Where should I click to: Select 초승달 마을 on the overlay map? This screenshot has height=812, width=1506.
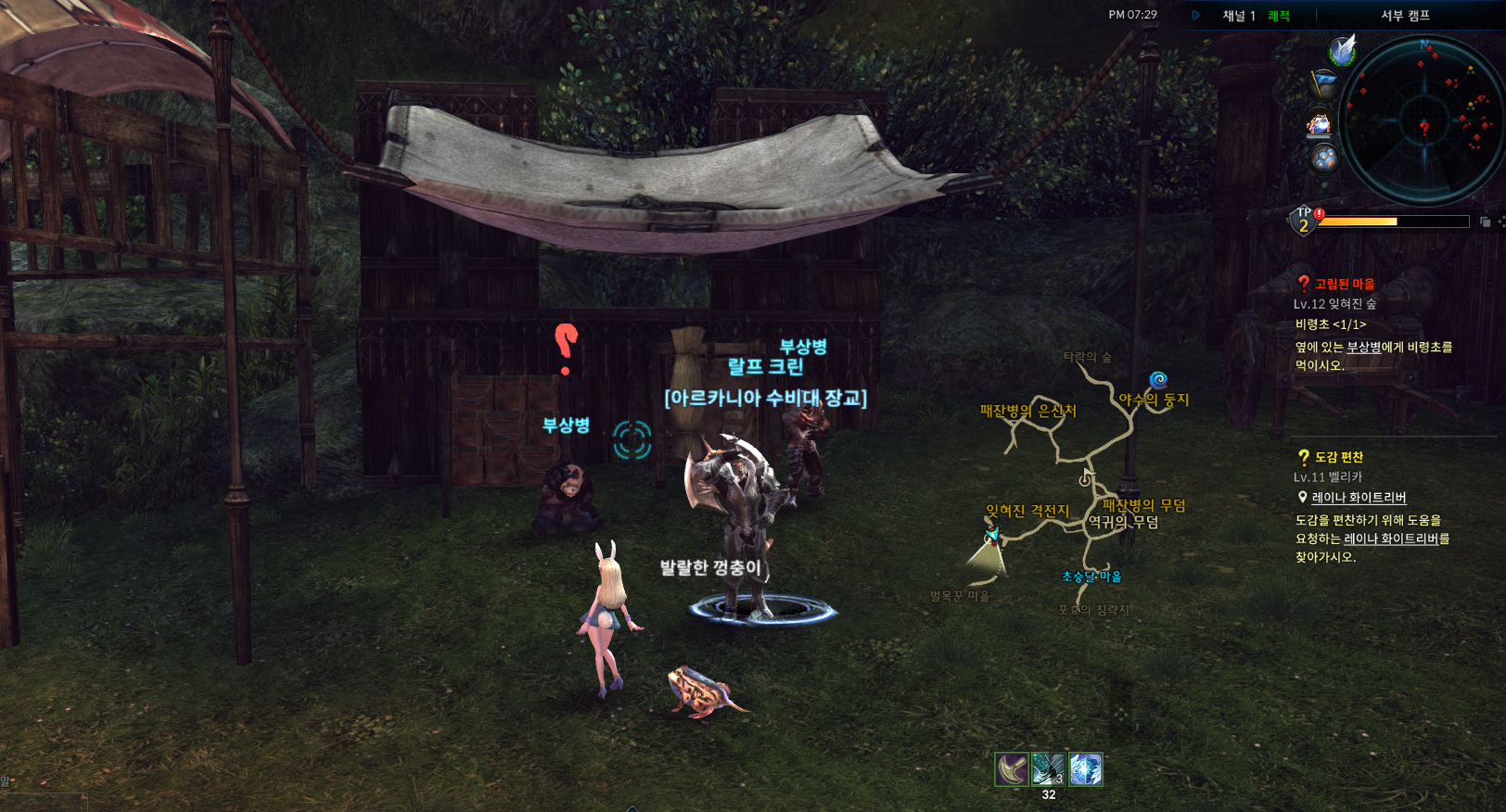pos(1091,577)
